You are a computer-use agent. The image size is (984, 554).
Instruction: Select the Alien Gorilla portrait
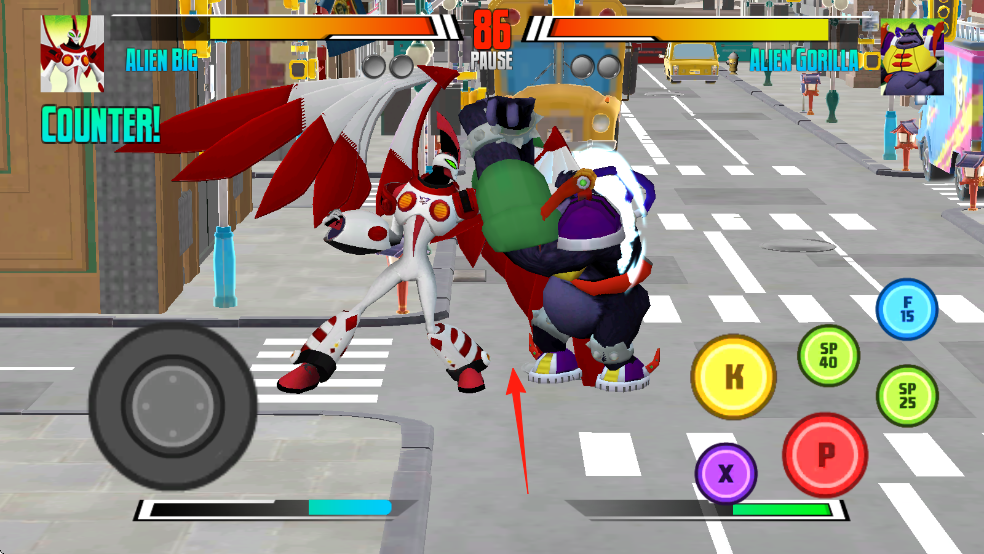click(x=912, y=56)
